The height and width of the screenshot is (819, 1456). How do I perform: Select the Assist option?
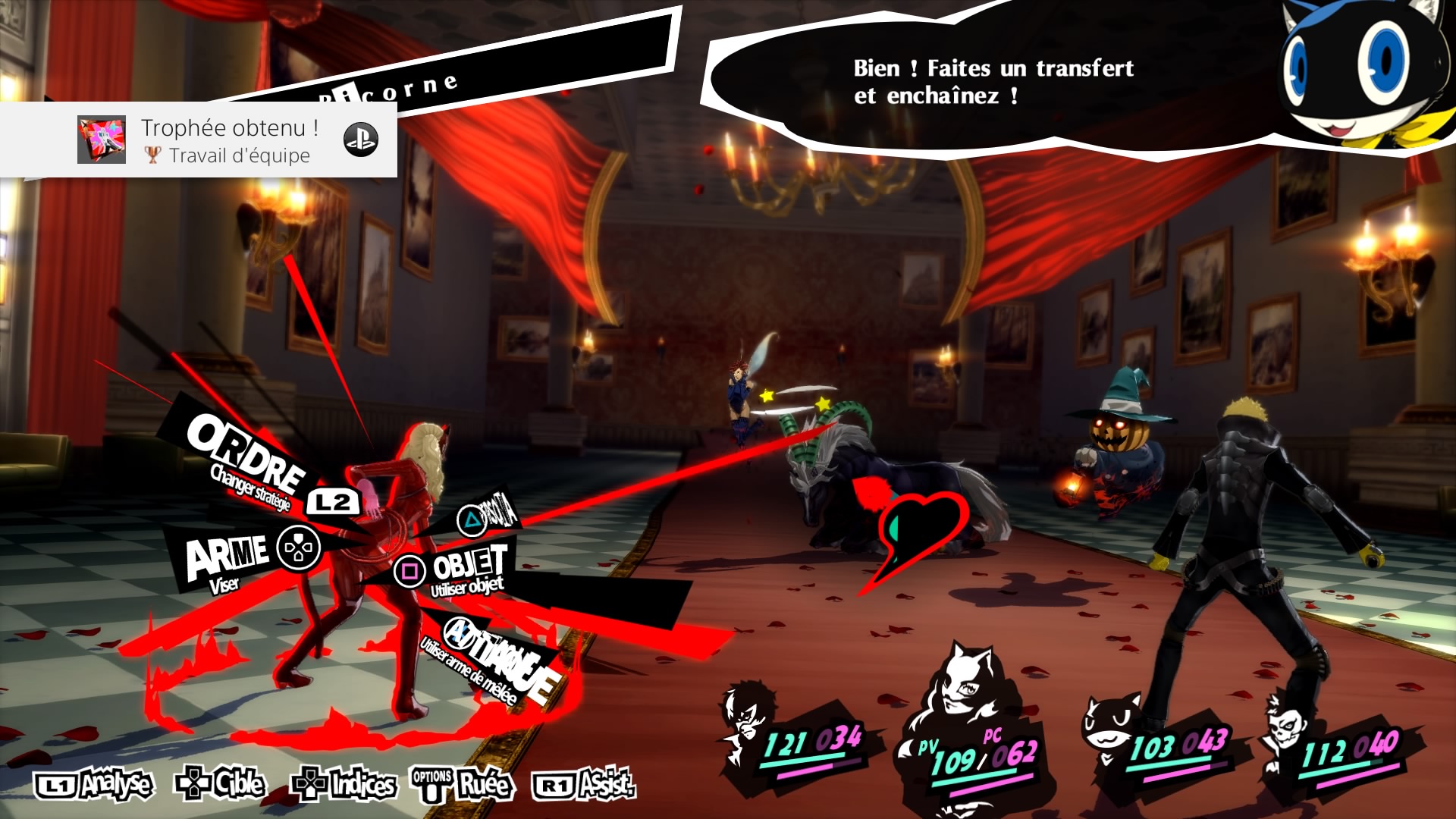[584, 785]
